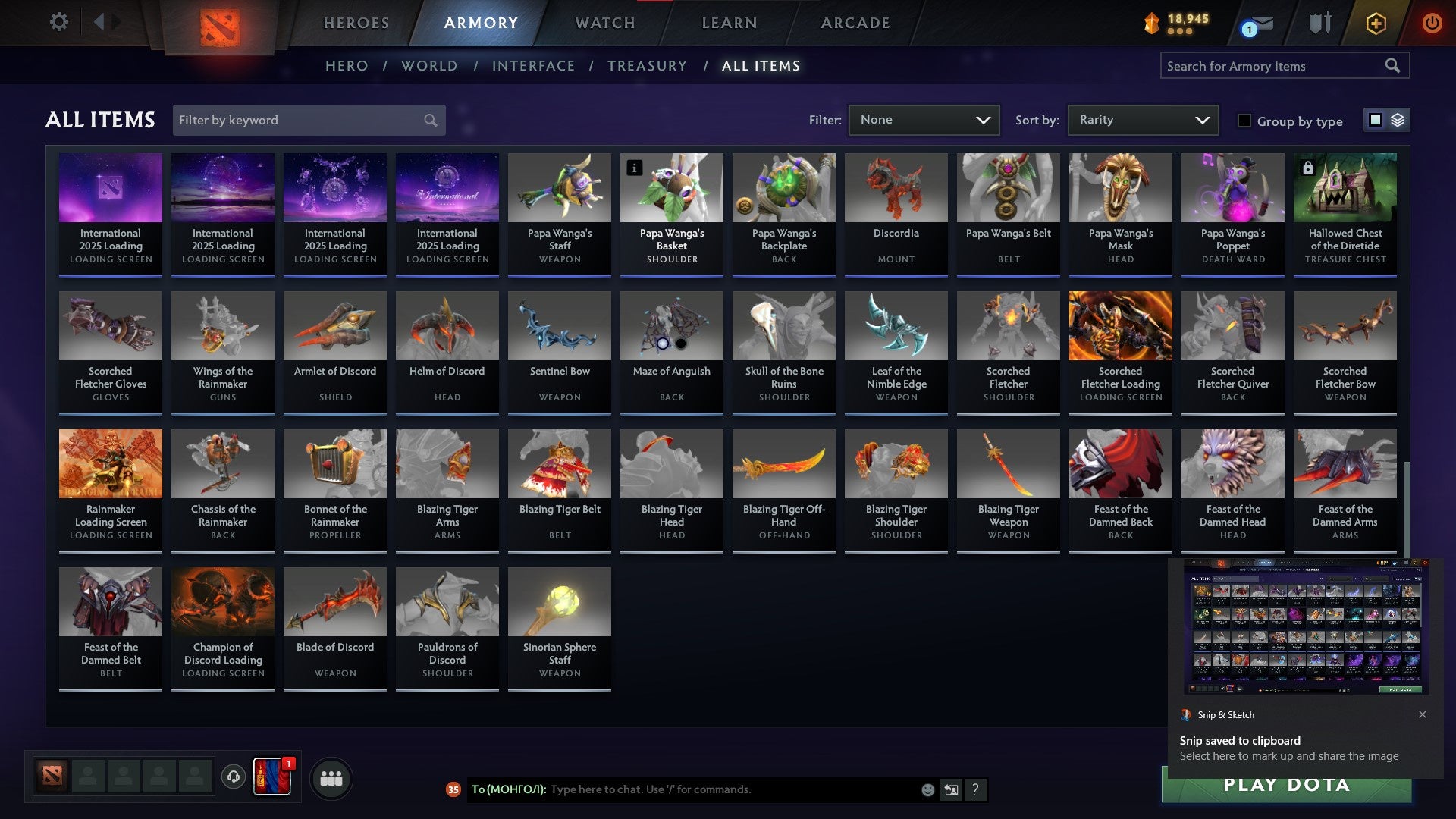Toggle the single grid view square

pyautogui.click(x=1375, y=120)
